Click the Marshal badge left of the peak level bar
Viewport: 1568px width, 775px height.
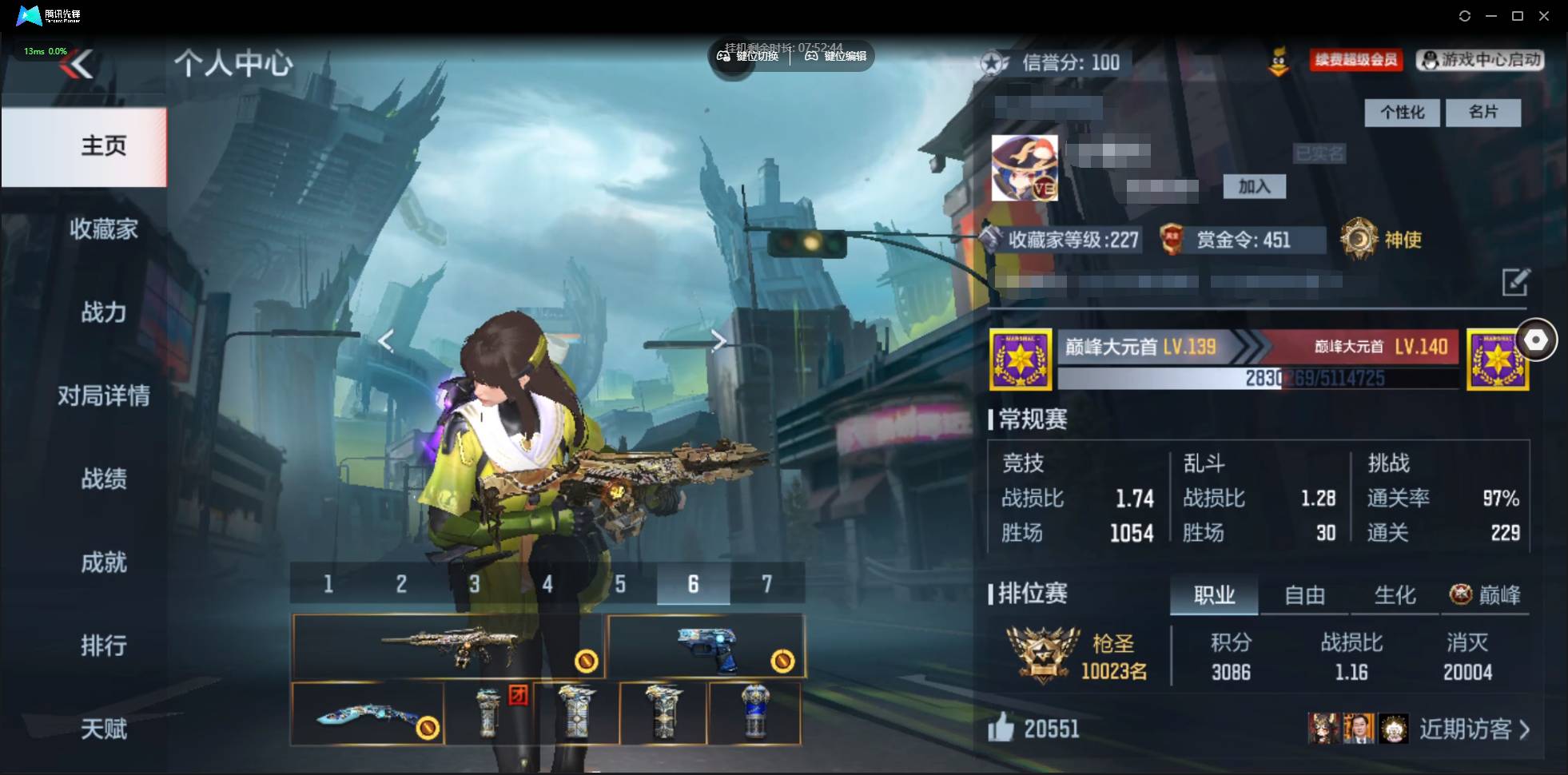tap(1021, 358)
